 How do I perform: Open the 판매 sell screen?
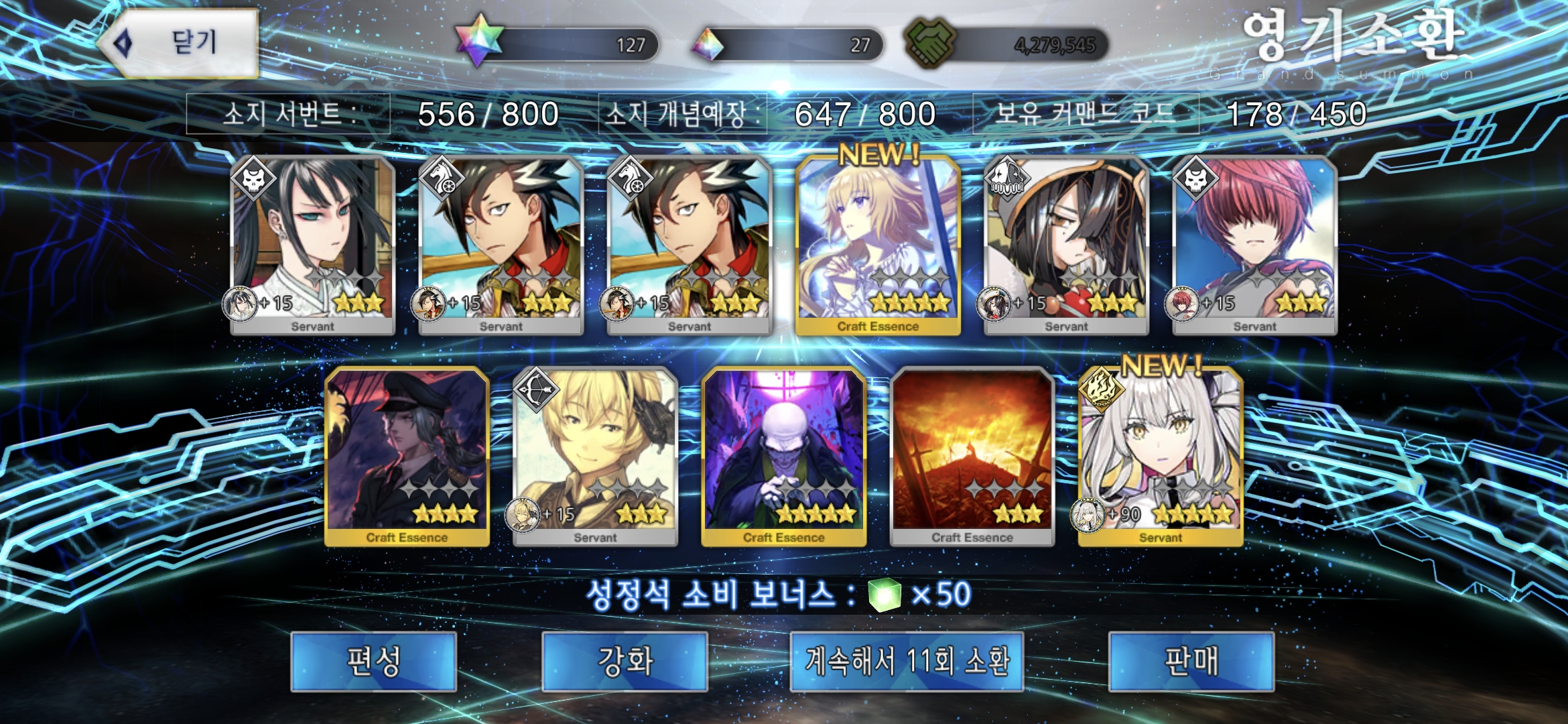[x=1191, y=661]
